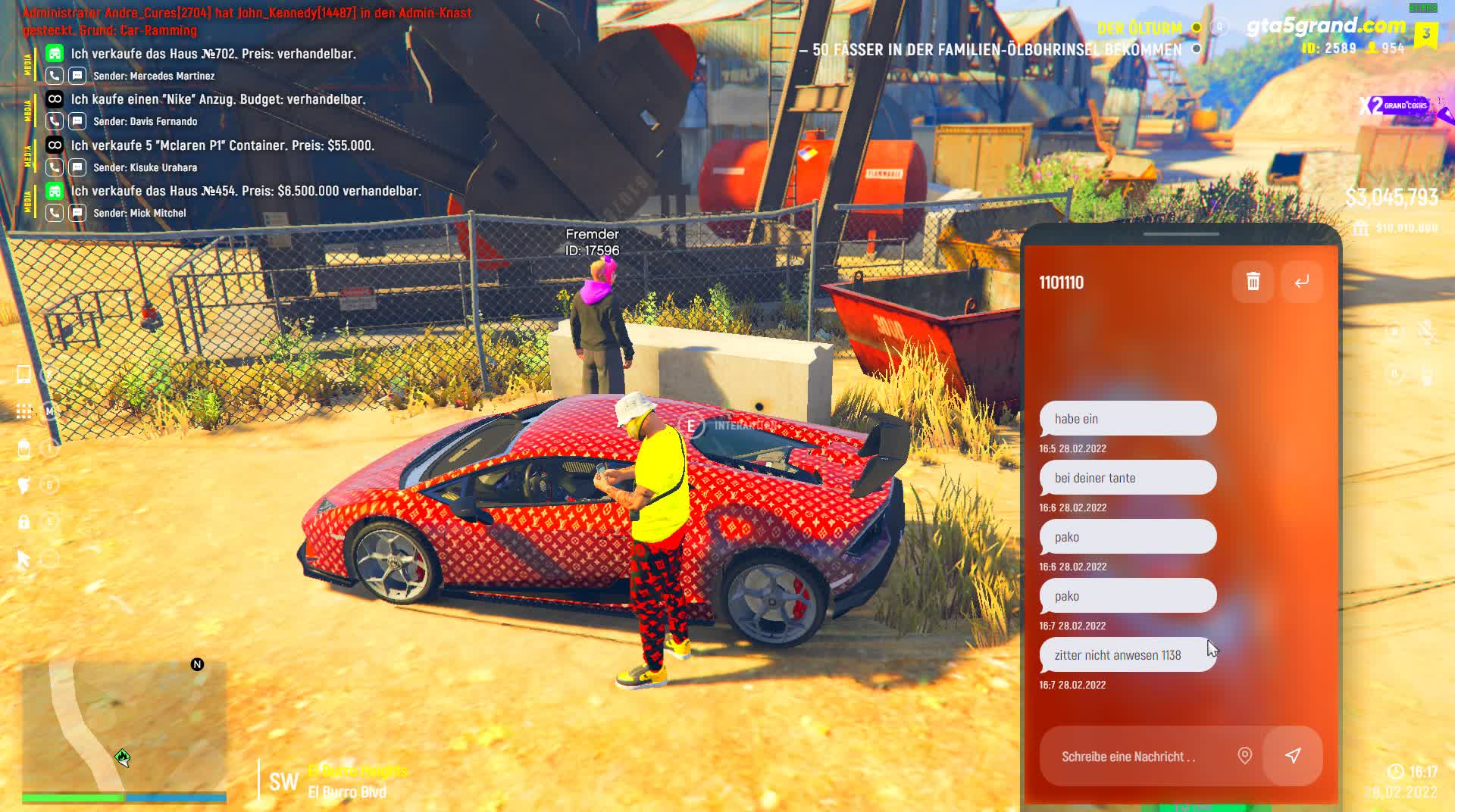The image size is (1458, 812).
Task: Activate the cursor mode icon
Action: 23,560
